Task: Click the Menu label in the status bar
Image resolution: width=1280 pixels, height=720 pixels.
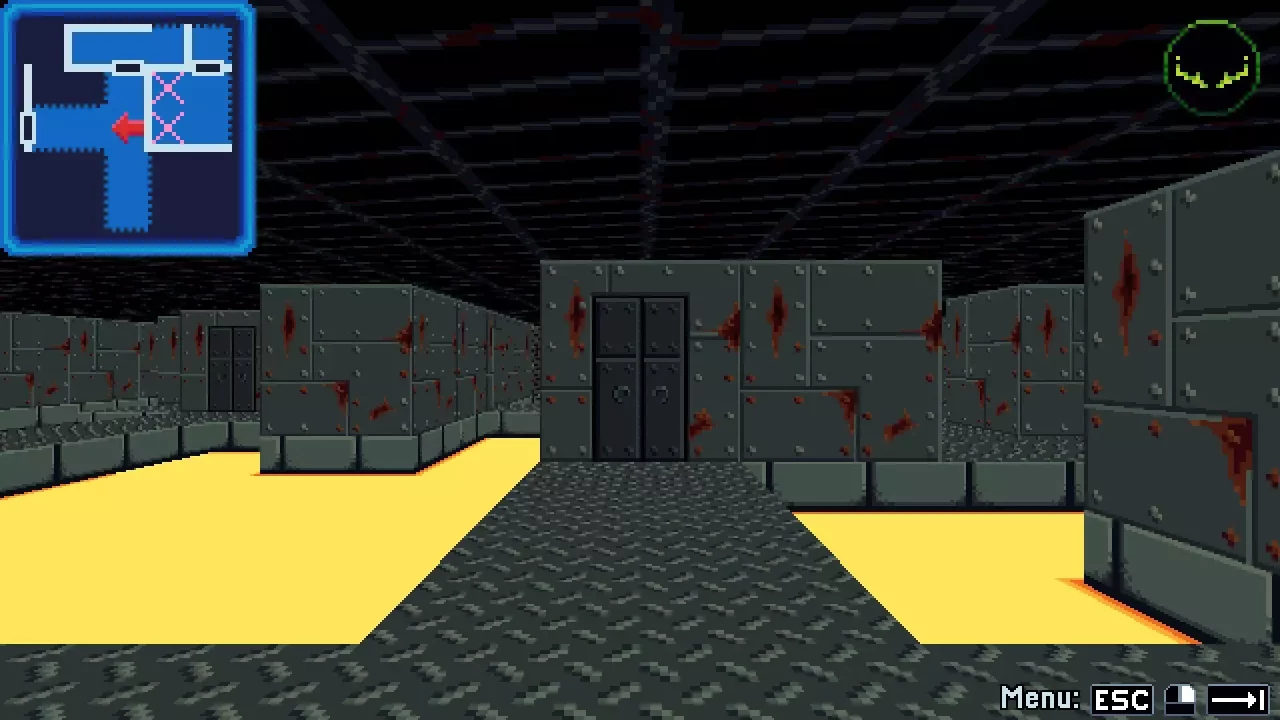Action: point(1040,698)
